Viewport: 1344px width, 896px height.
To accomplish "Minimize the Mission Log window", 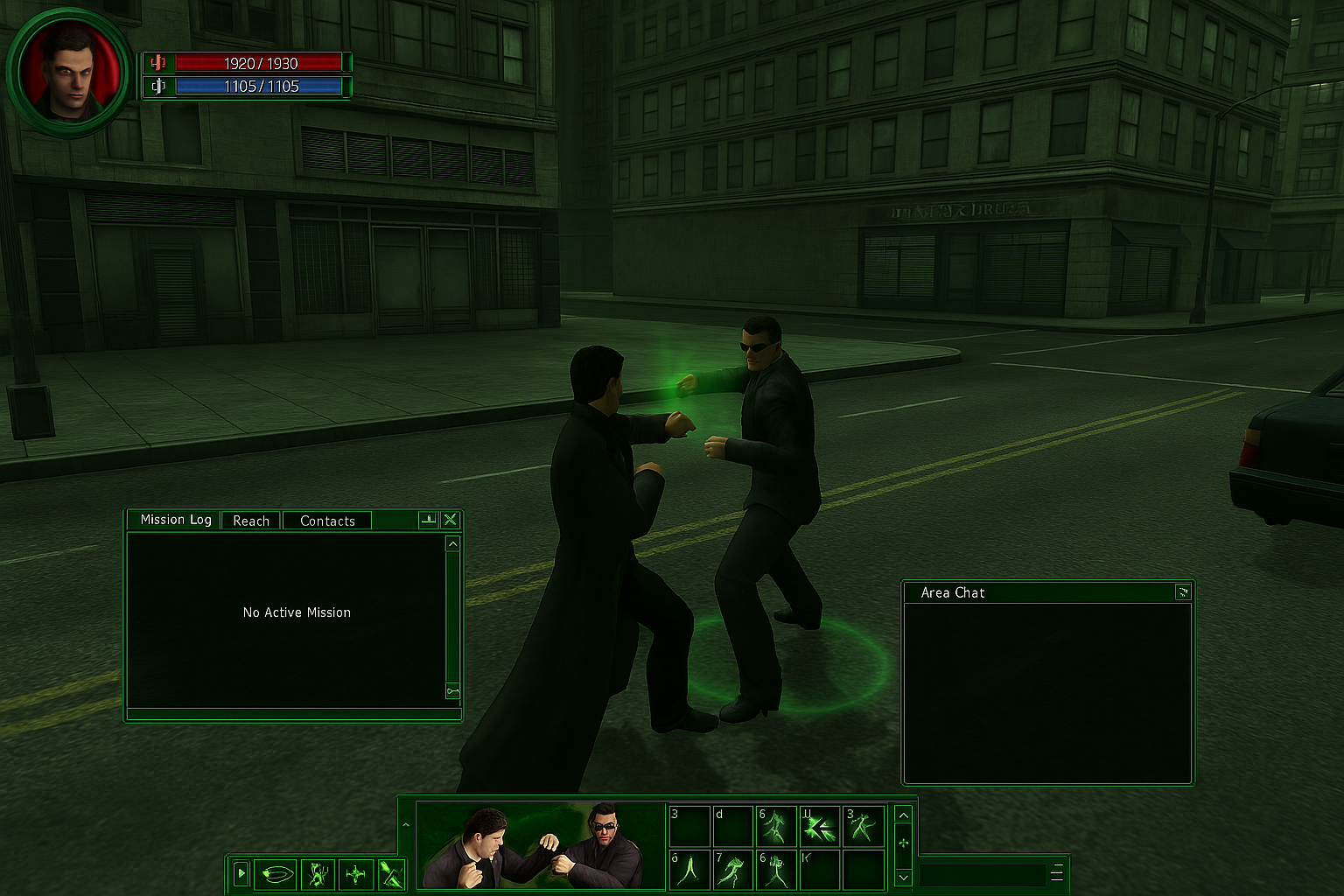I will (428, 520).
